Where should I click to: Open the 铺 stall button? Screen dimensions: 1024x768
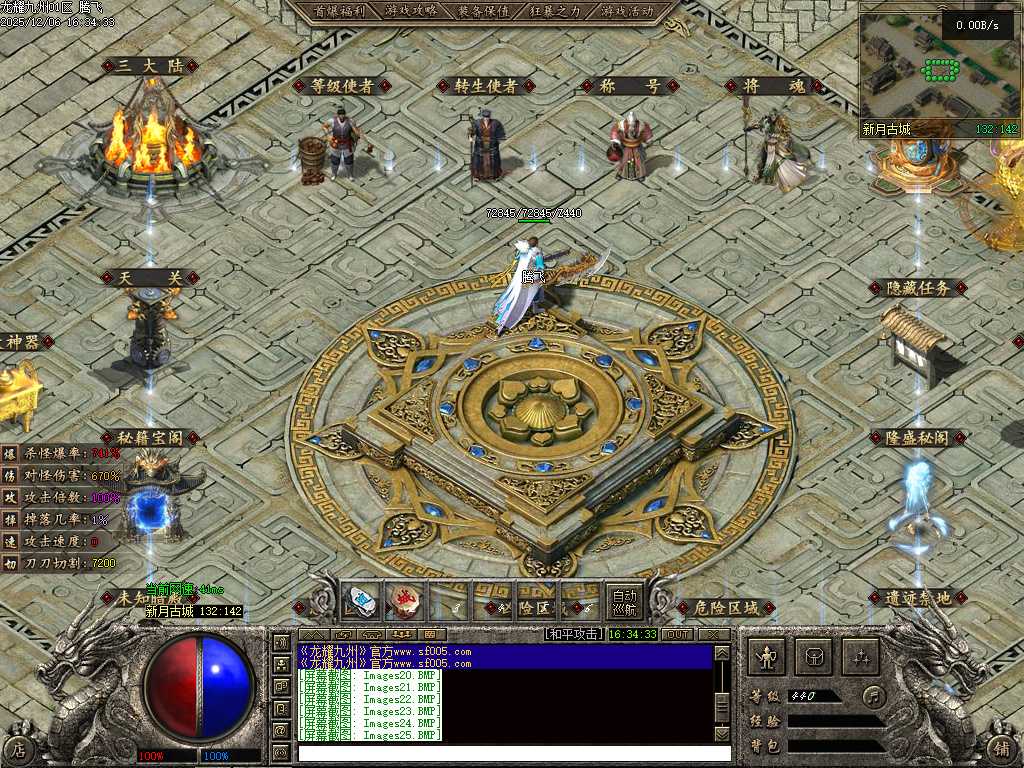pos(1003,748)
